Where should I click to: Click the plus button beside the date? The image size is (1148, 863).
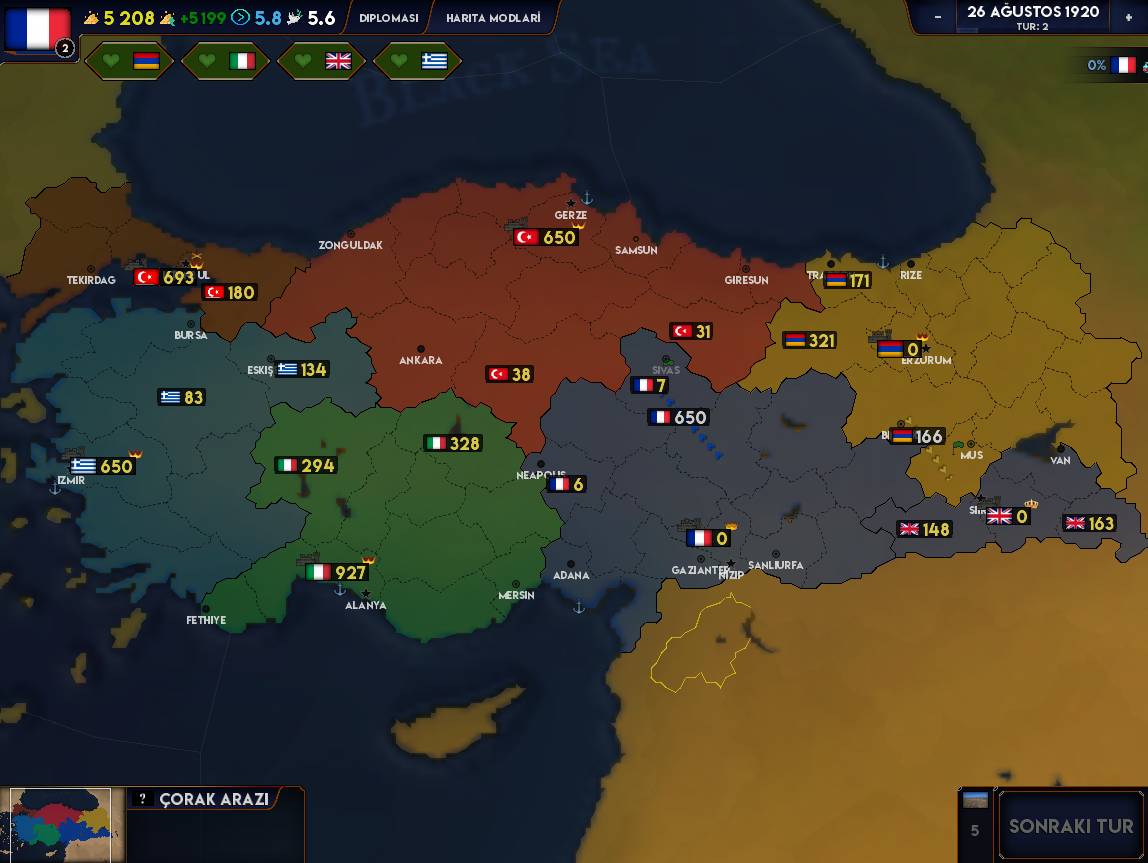pyautogui.click(x=1128, y=17)
